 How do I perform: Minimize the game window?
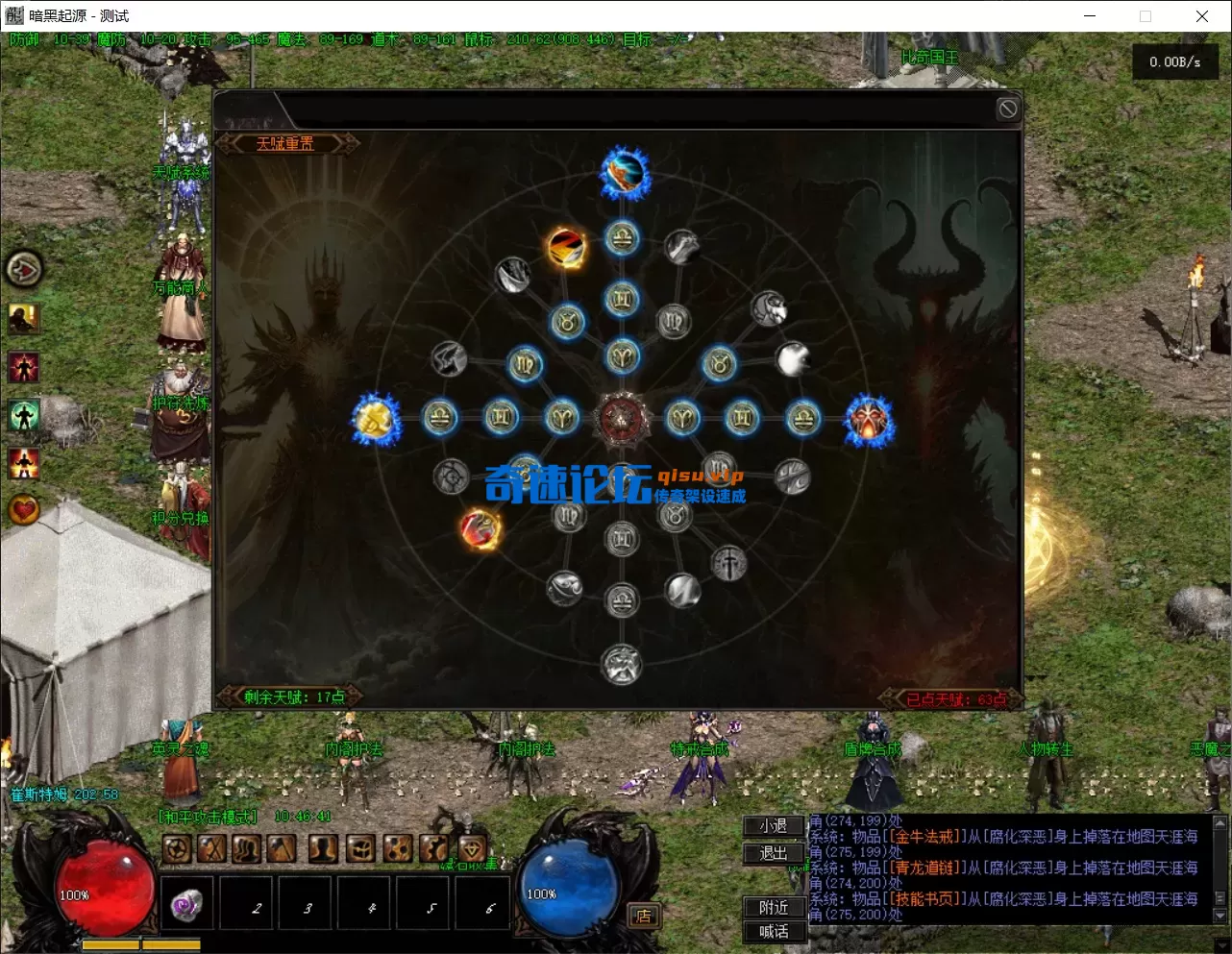tap(1090, 16)
